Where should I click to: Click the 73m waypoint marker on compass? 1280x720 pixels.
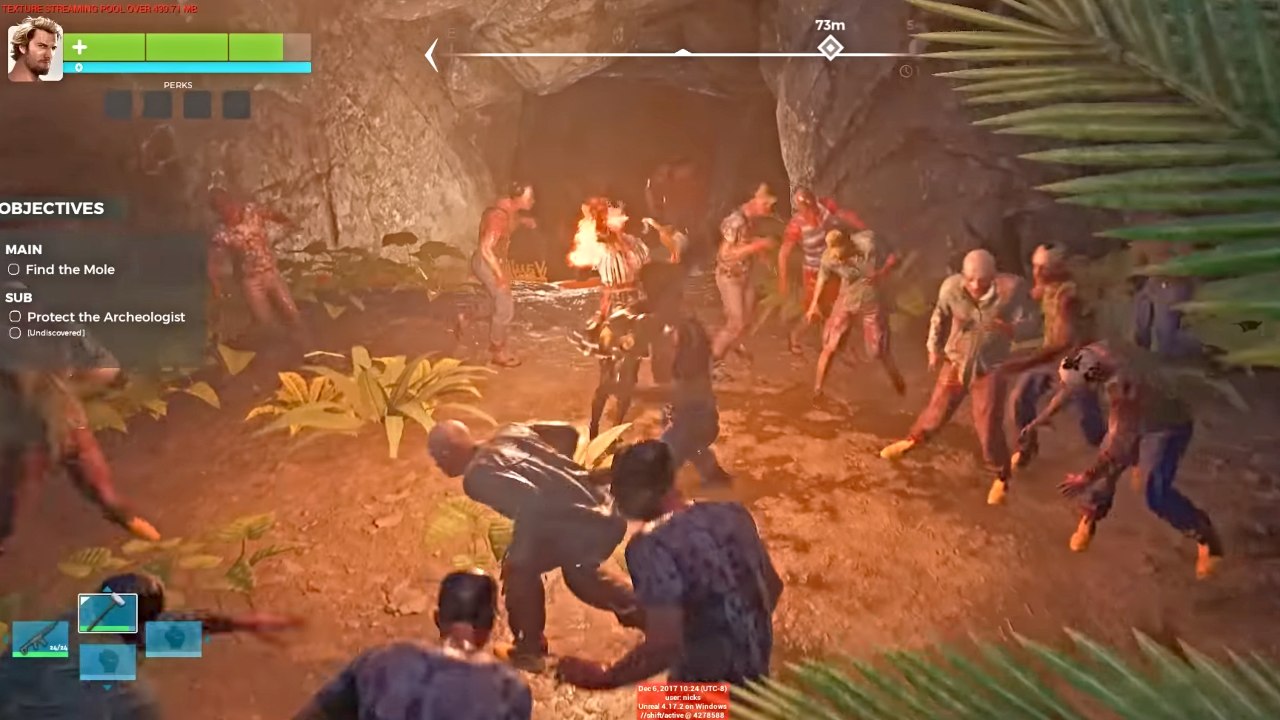click(830, 46)
